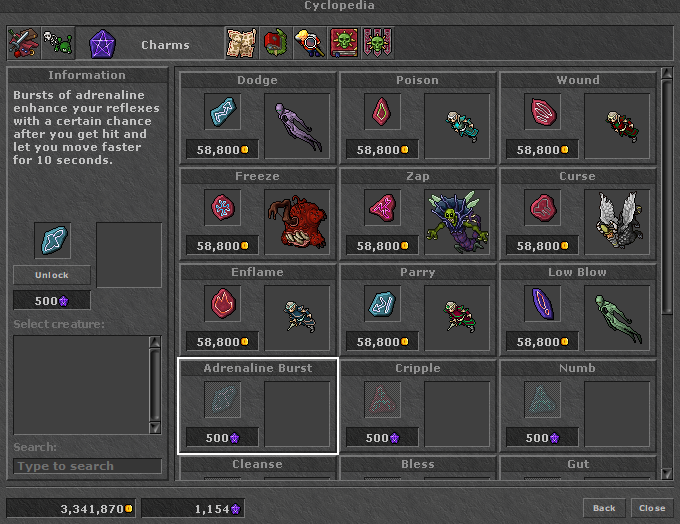This screenshot has height=524, width=680.
Task: Choose the Curse charm tile
Action: pos(578,212)
